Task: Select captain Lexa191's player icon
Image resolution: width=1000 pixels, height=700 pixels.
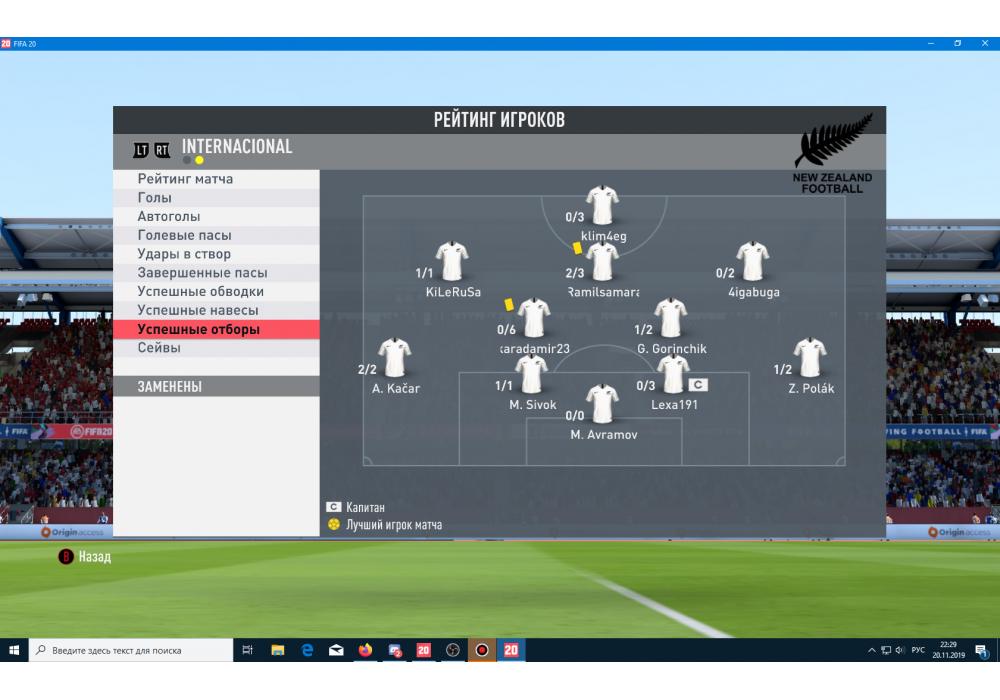Action: (673, 374)
